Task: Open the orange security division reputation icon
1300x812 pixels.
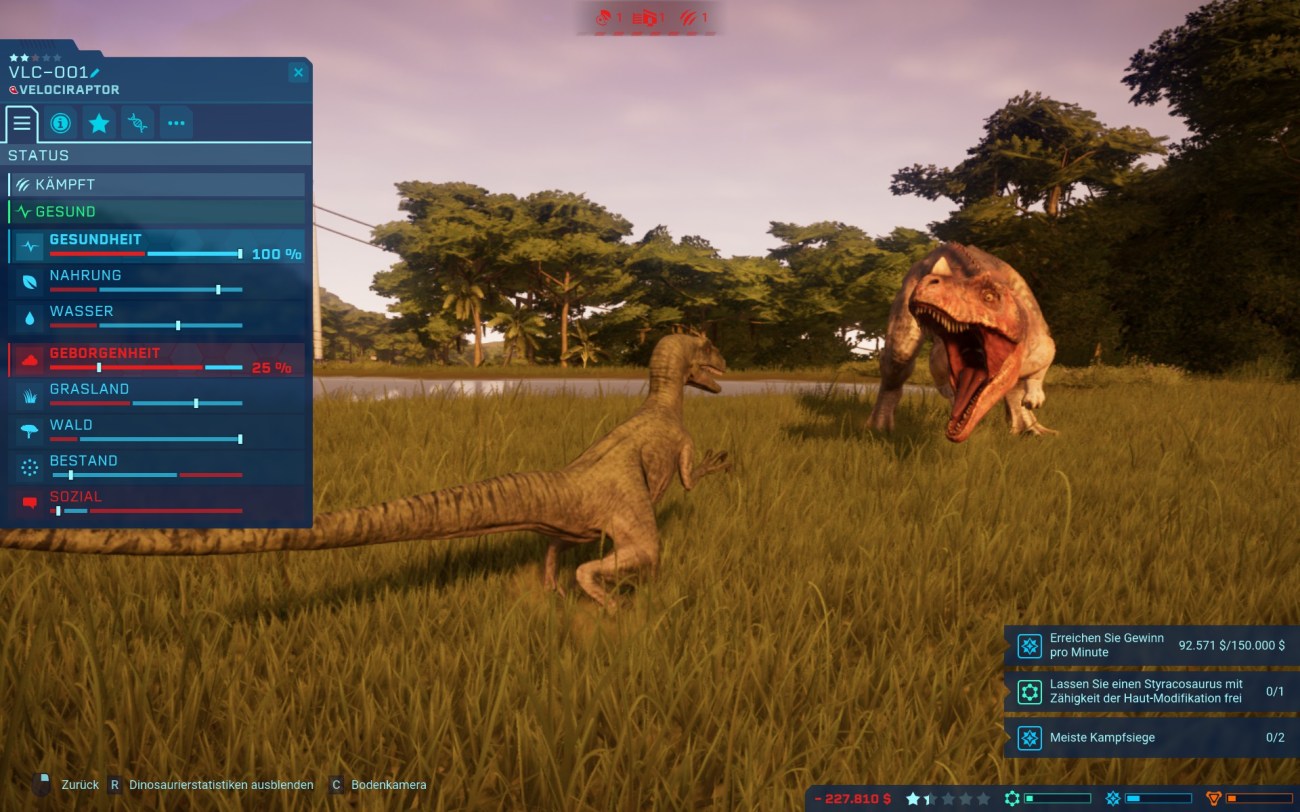Action: (1214, 799)
